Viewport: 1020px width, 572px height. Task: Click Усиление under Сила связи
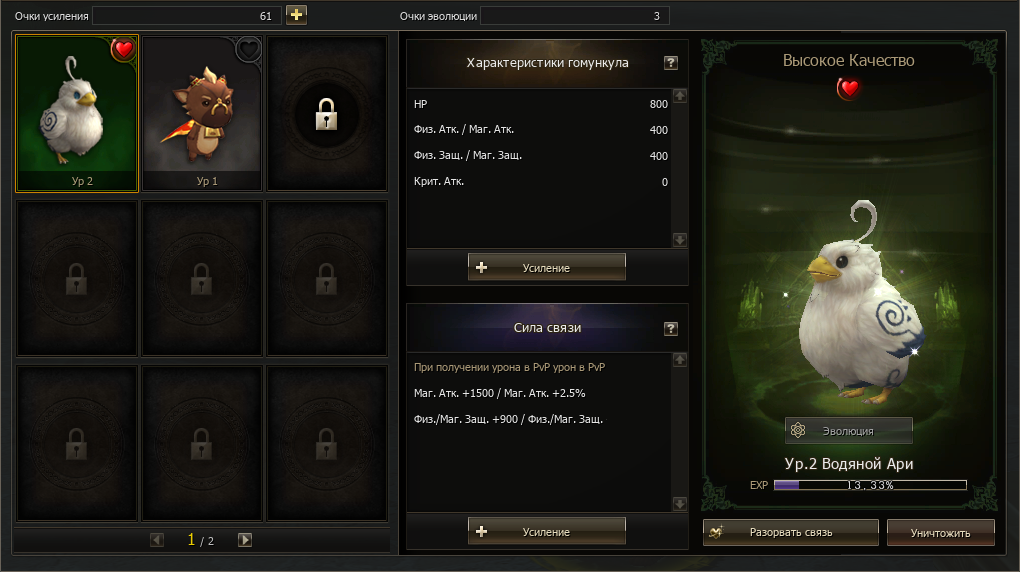coord(546,531)
